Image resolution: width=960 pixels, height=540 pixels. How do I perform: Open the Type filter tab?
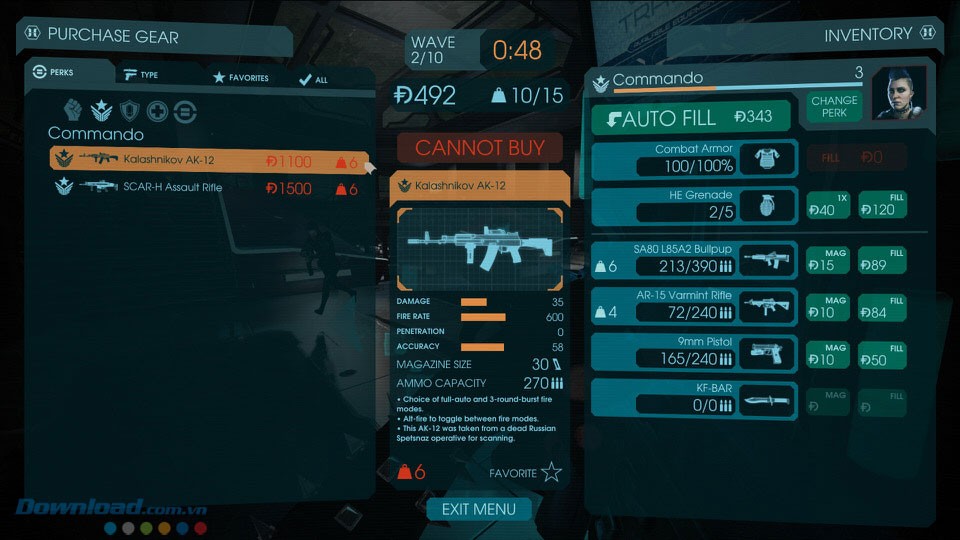click(x=141, y=75)
